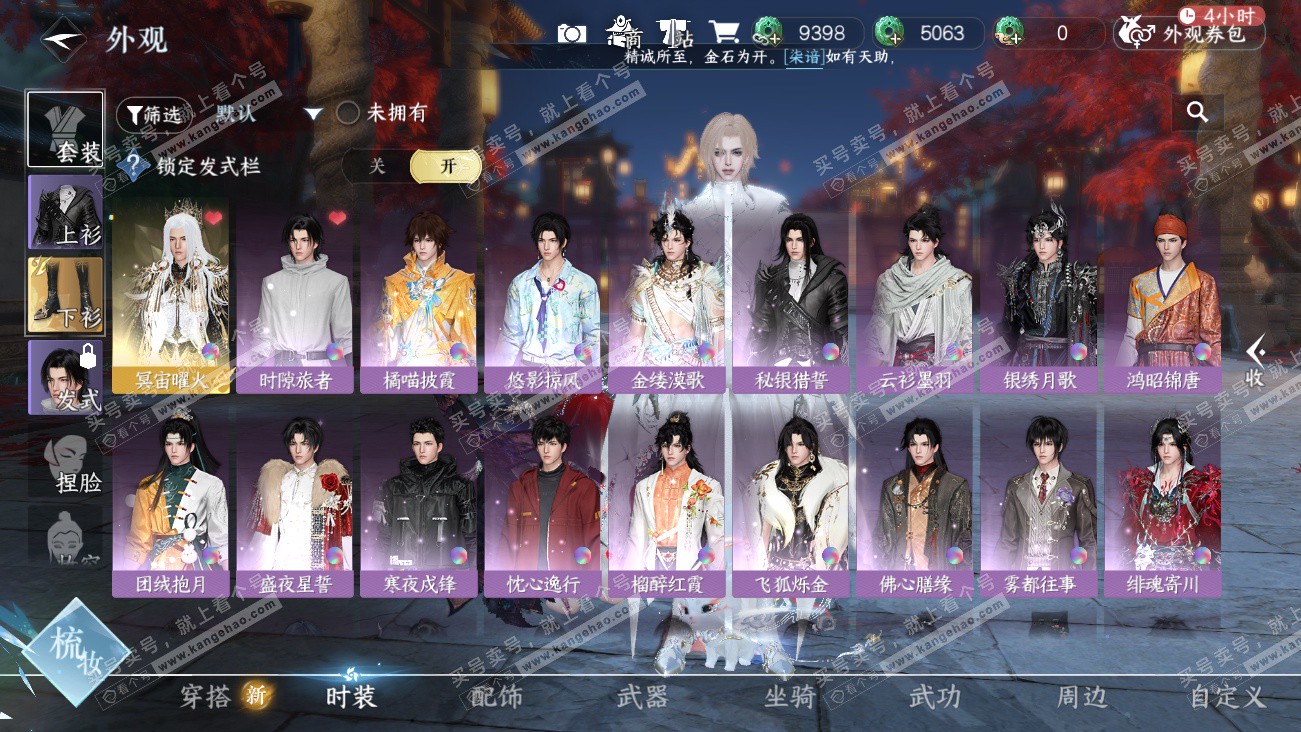Open the 外观券包 coupon pack
Screen dimensions: 1301x732
coord(1190,34)
